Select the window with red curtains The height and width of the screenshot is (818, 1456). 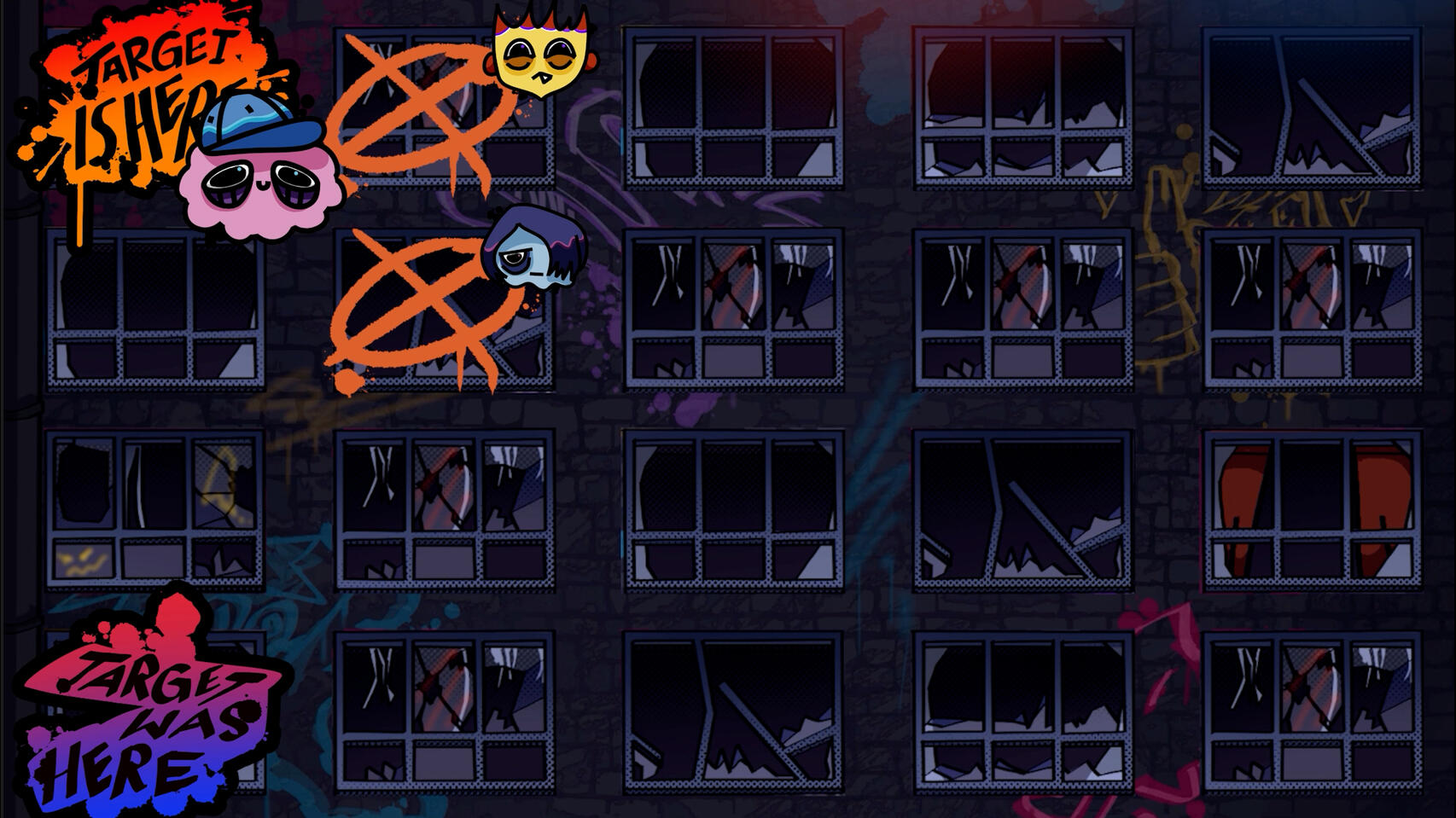point(1312,509)
